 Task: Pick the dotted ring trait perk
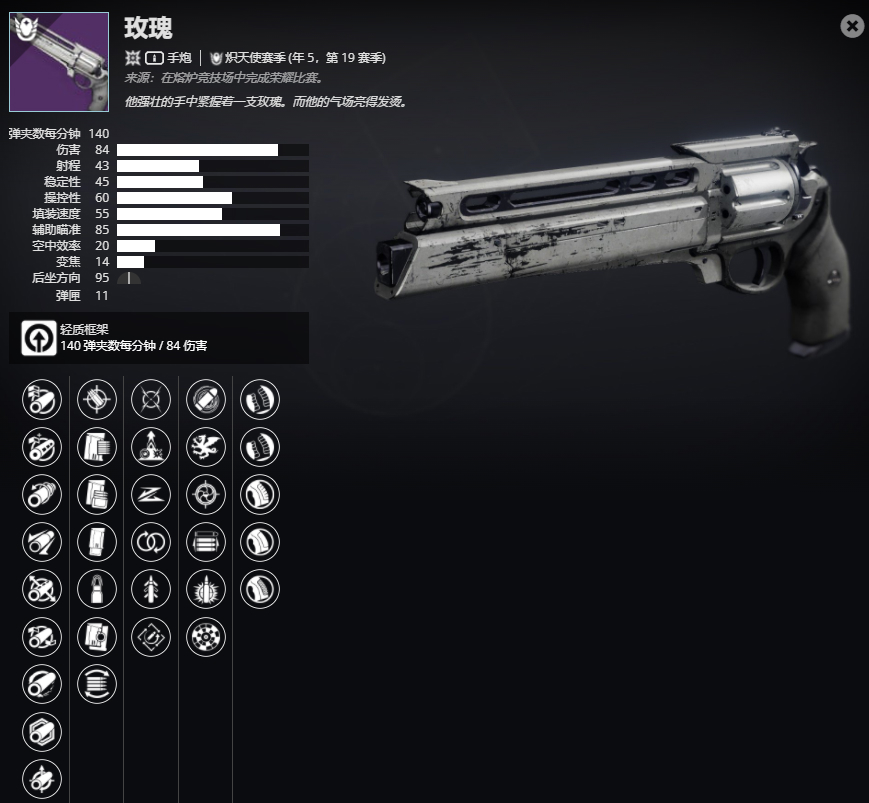206,636
